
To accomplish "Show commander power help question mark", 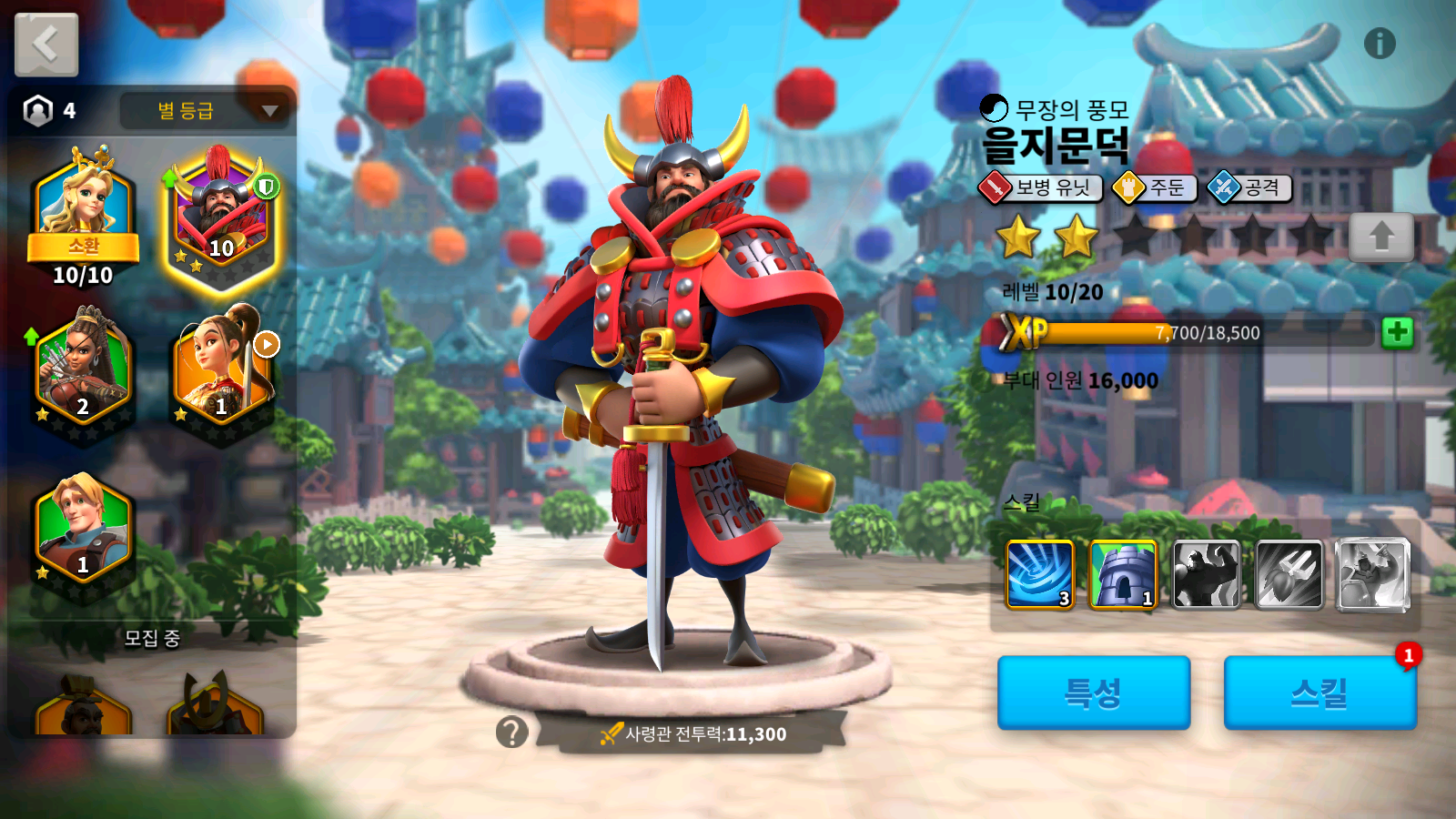I will click(x=512, y=732).
